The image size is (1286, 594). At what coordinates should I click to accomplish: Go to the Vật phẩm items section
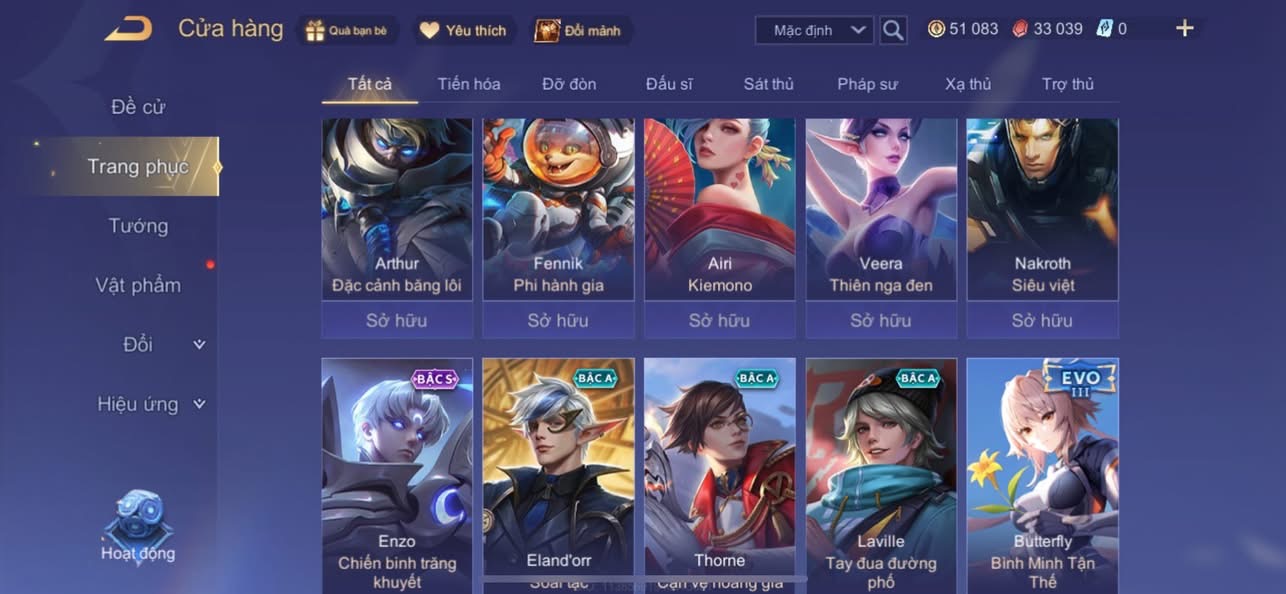pos(138,285)
